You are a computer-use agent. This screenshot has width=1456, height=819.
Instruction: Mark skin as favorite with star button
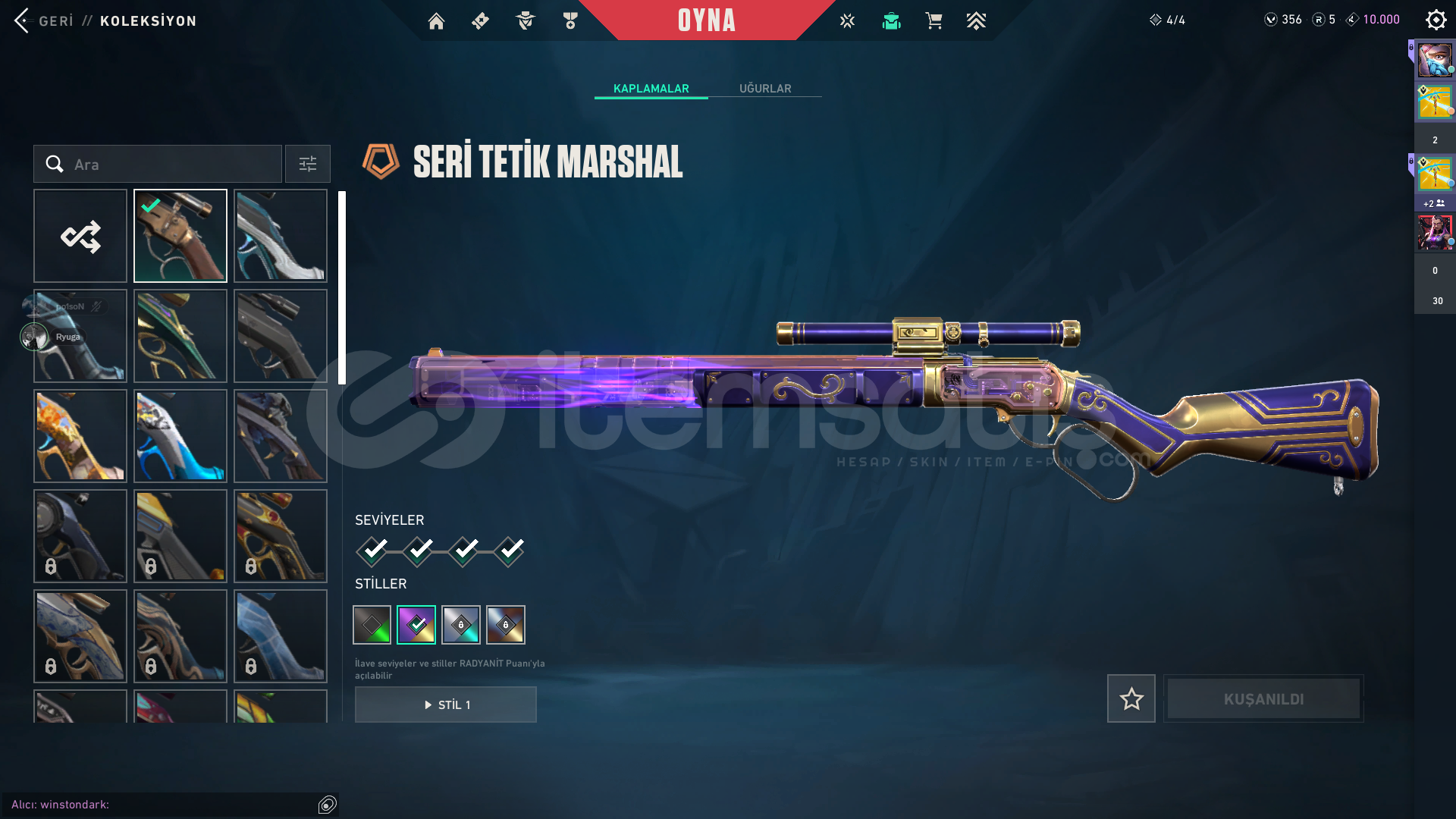pos(1131,698)
